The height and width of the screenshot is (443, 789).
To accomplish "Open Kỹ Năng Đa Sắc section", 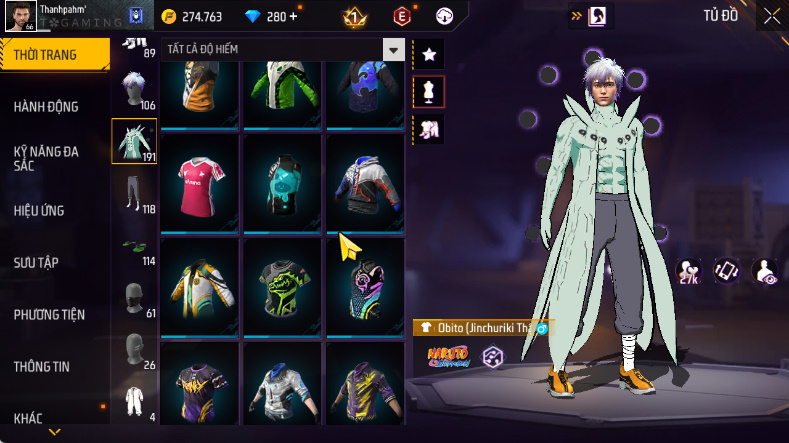I will tap(46, 158).
